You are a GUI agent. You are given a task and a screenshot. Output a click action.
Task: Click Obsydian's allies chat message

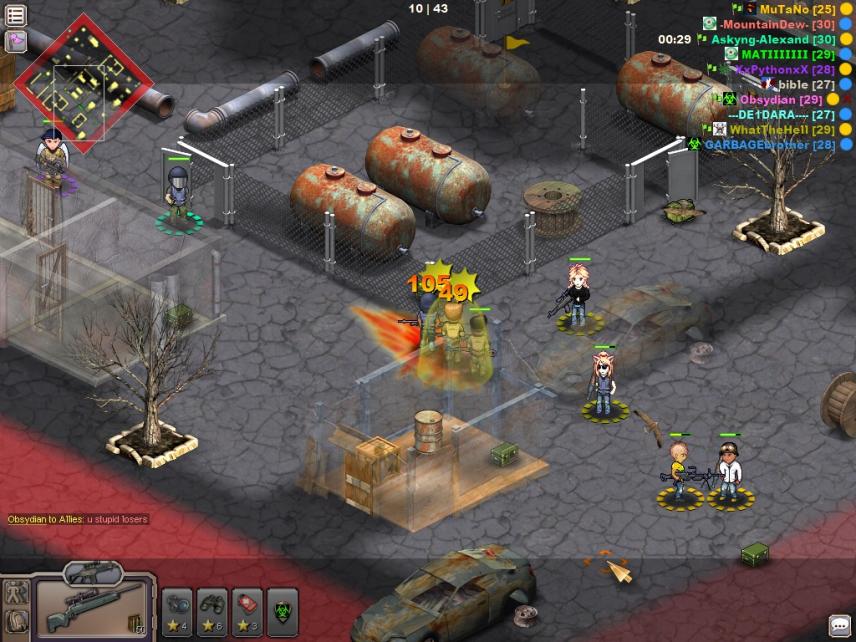78,519
